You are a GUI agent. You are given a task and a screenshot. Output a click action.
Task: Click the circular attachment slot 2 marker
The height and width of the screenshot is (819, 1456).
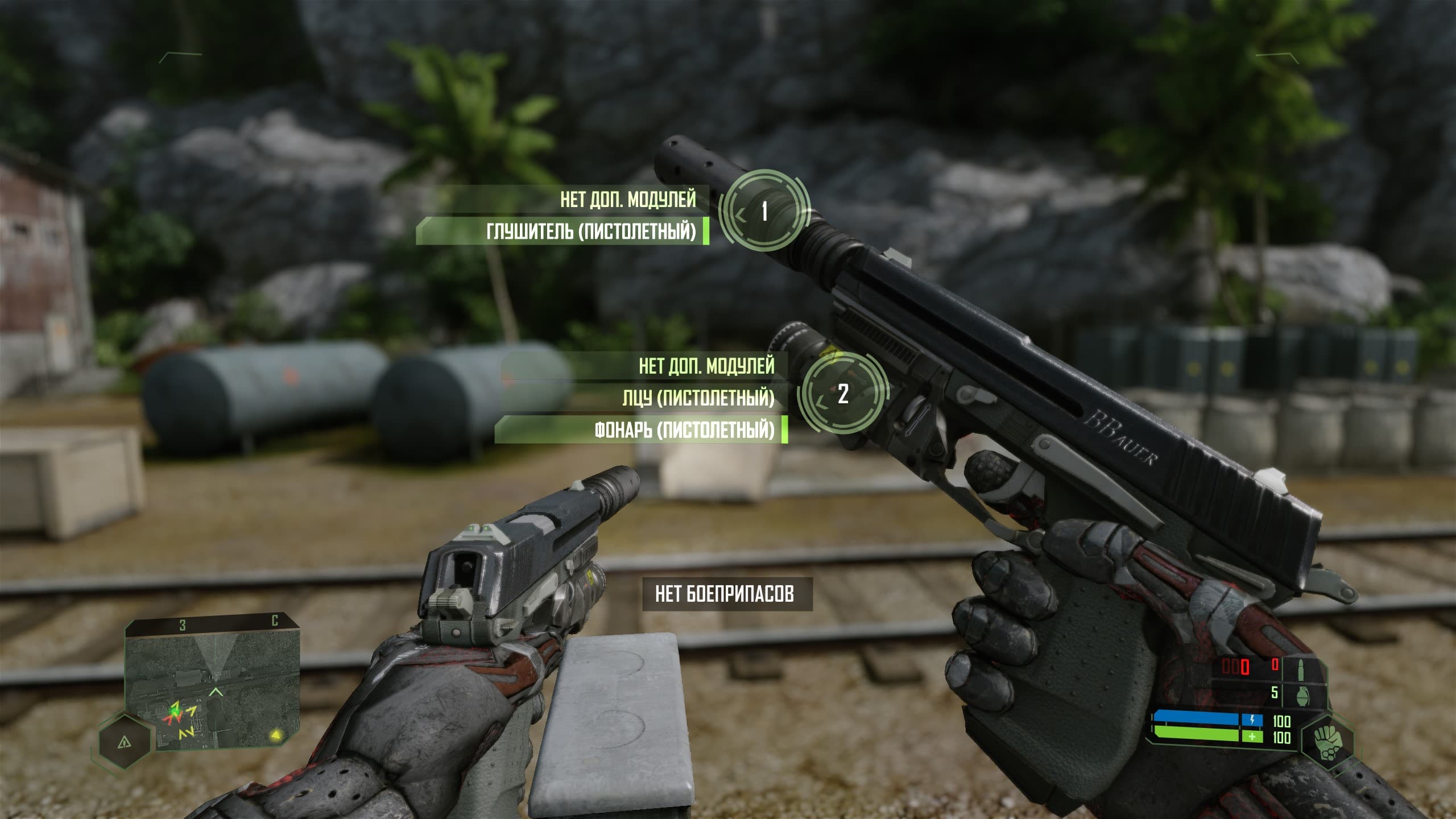click(843, 394)
